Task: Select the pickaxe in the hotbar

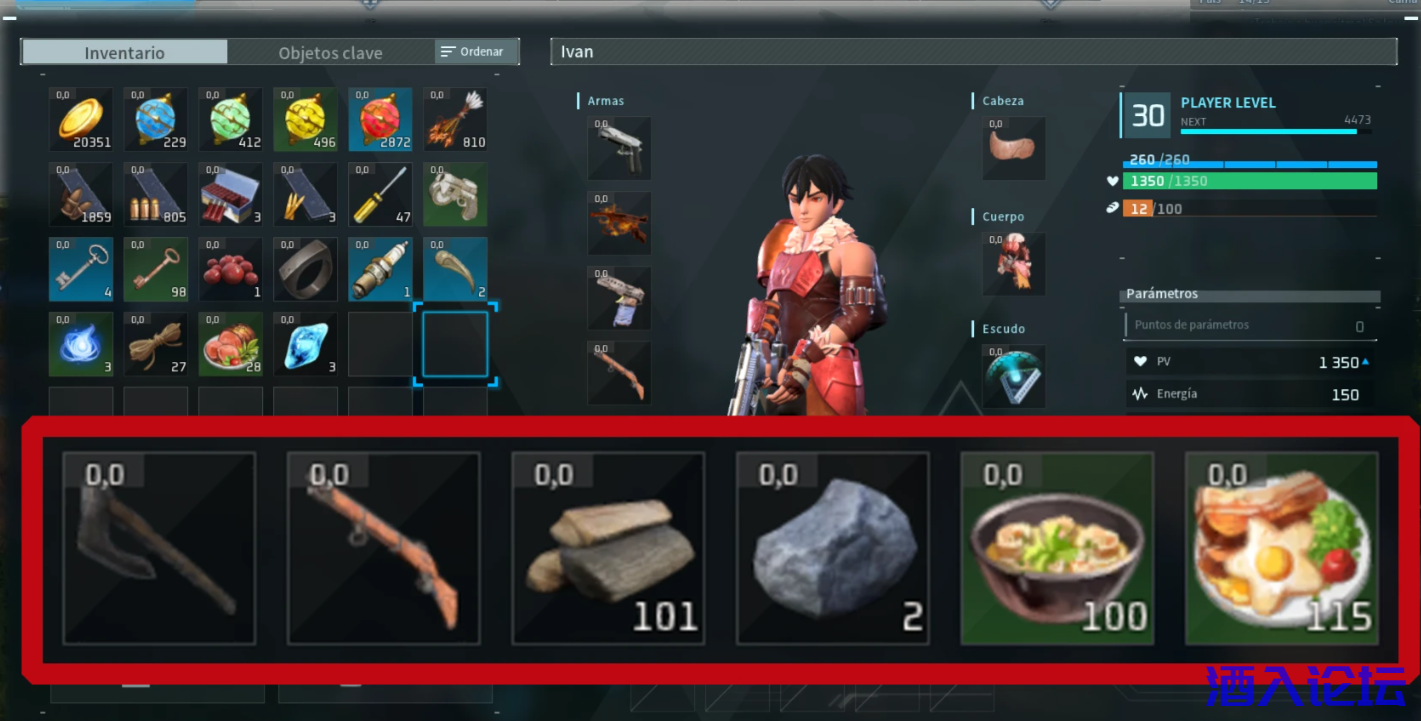Action: [157, 548]
